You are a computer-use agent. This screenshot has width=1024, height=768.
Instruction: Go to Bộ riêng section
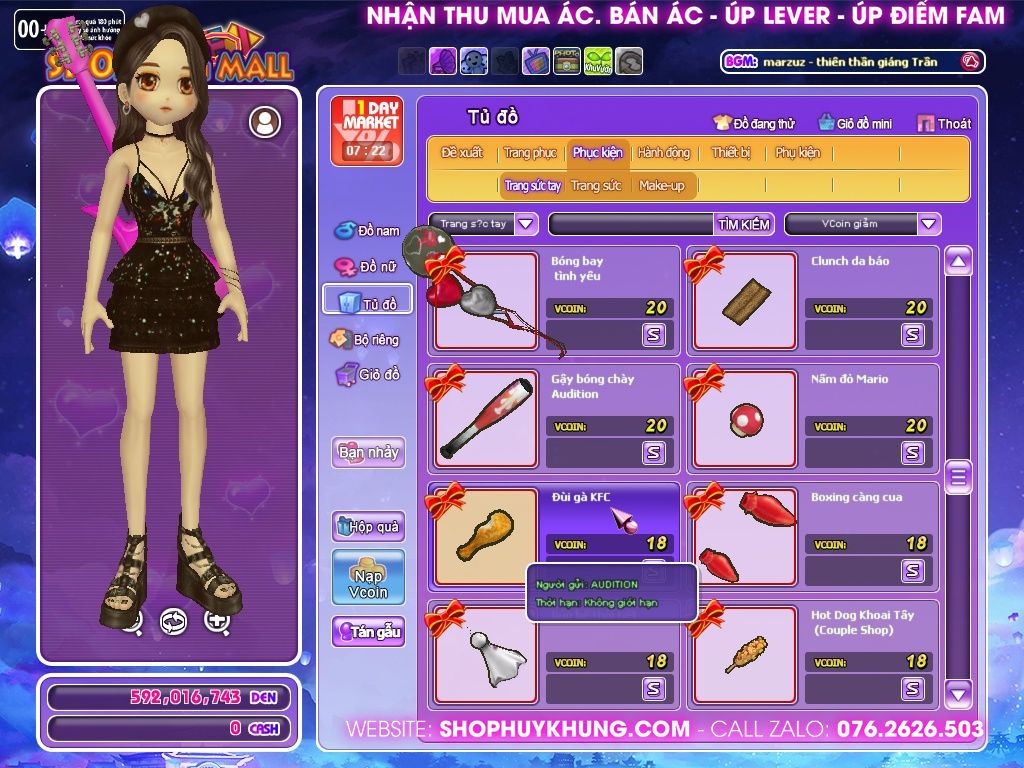coord(366,340)
